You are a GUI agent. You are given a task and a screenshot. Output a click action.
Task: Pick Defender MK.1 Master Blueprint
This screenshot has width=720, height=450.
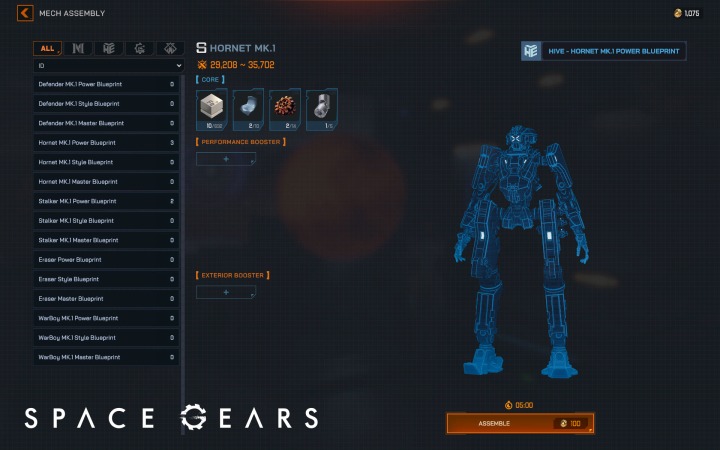(x=107, y=123)
